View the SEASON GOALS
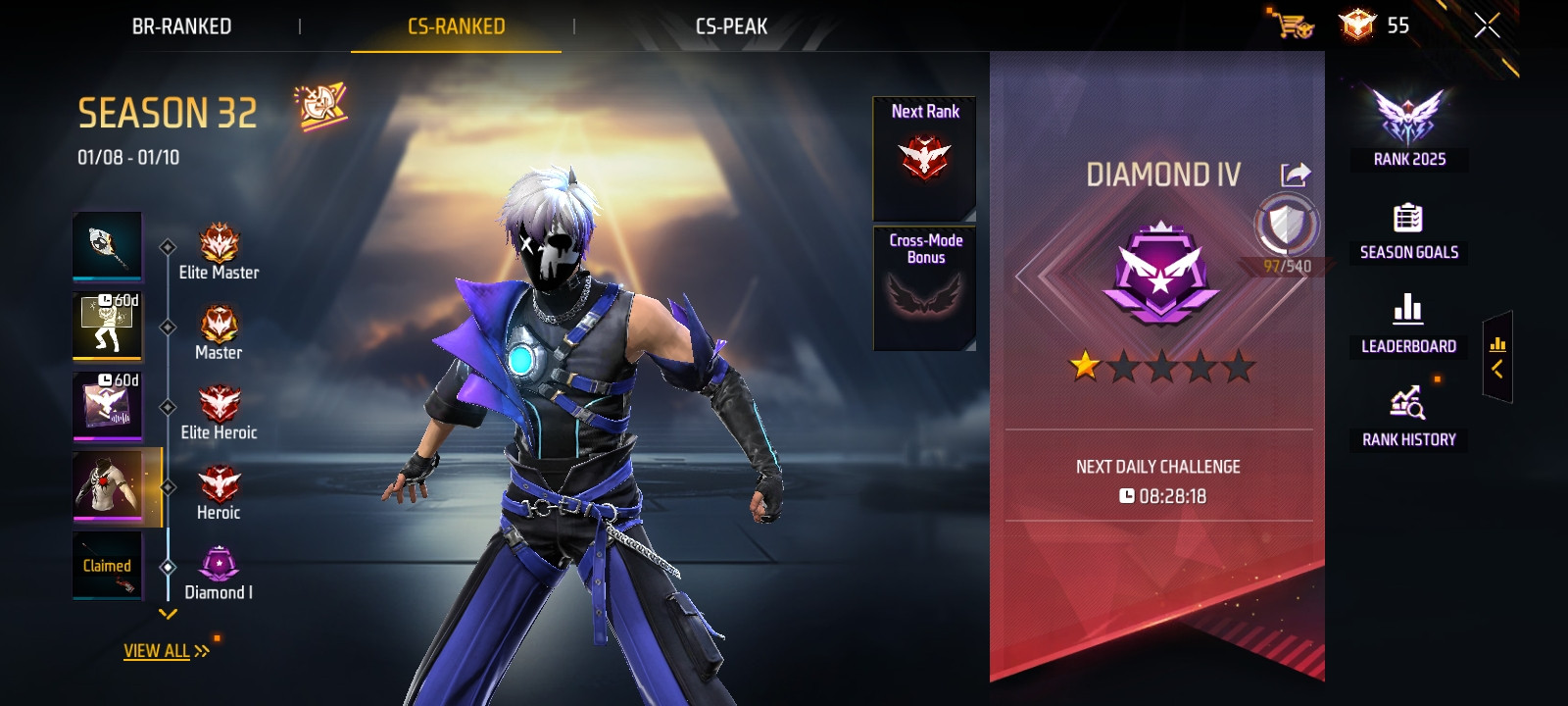Viewport: 1568px width, 706px height. (x=1408, y=231)
